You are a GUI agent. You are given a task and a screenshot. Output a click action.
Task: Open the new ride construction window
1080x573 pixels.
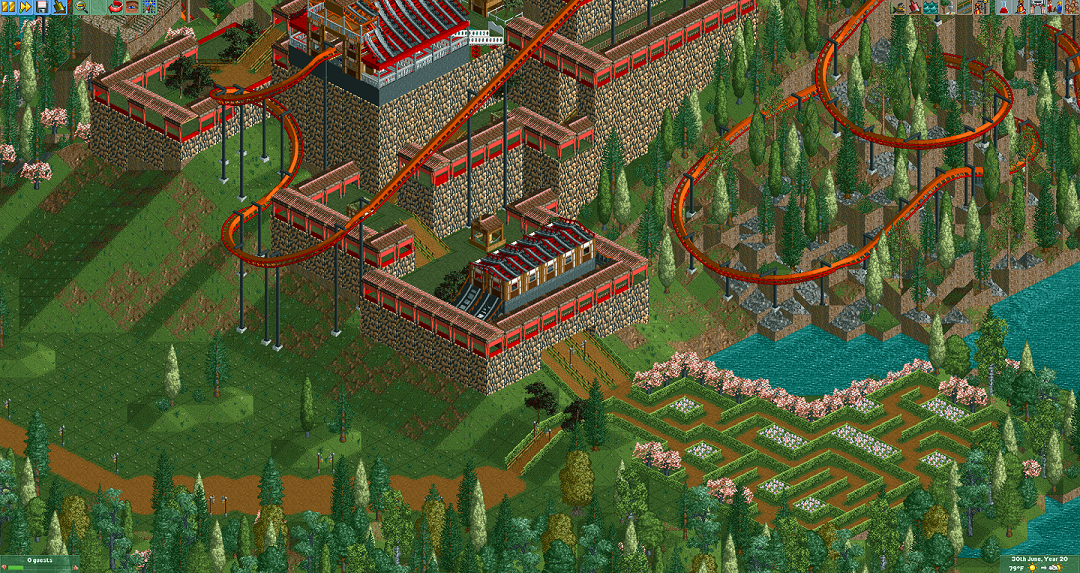click(x=980, y=7)
